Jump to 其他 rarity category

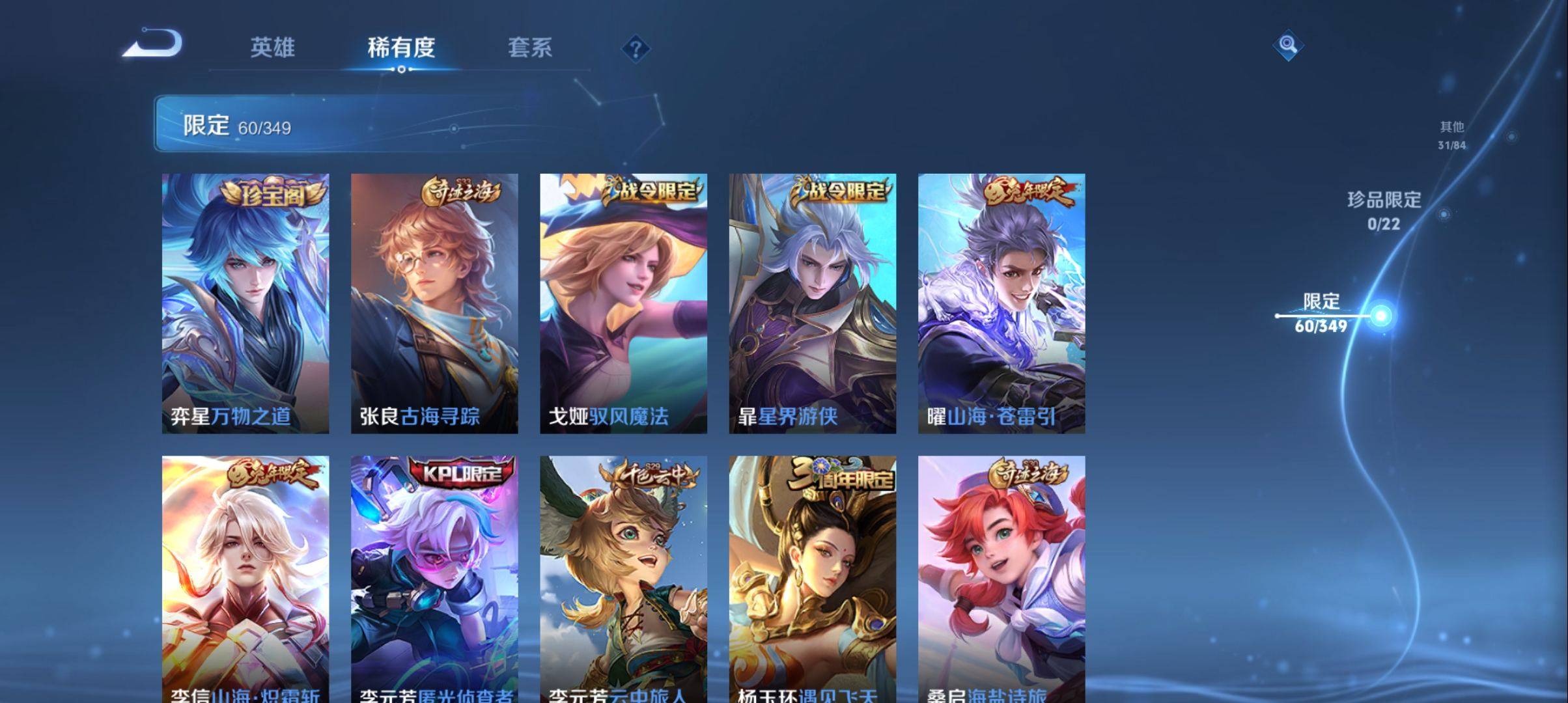coord(1452,135)
